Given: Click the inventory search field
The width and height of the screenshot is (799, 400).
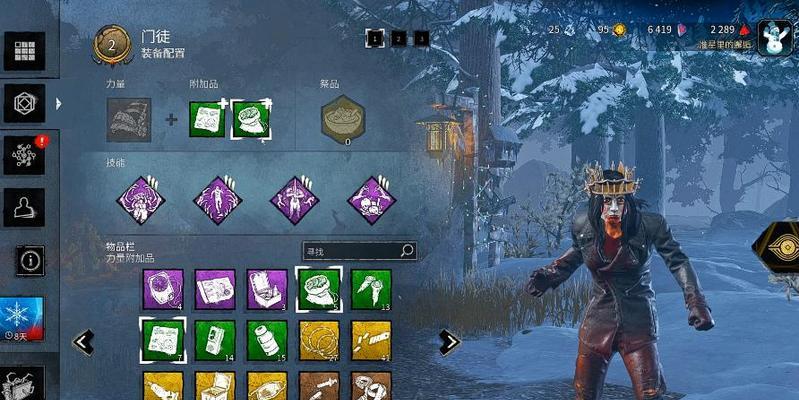Looking at the screenshot, I should [x=360, y=251].
